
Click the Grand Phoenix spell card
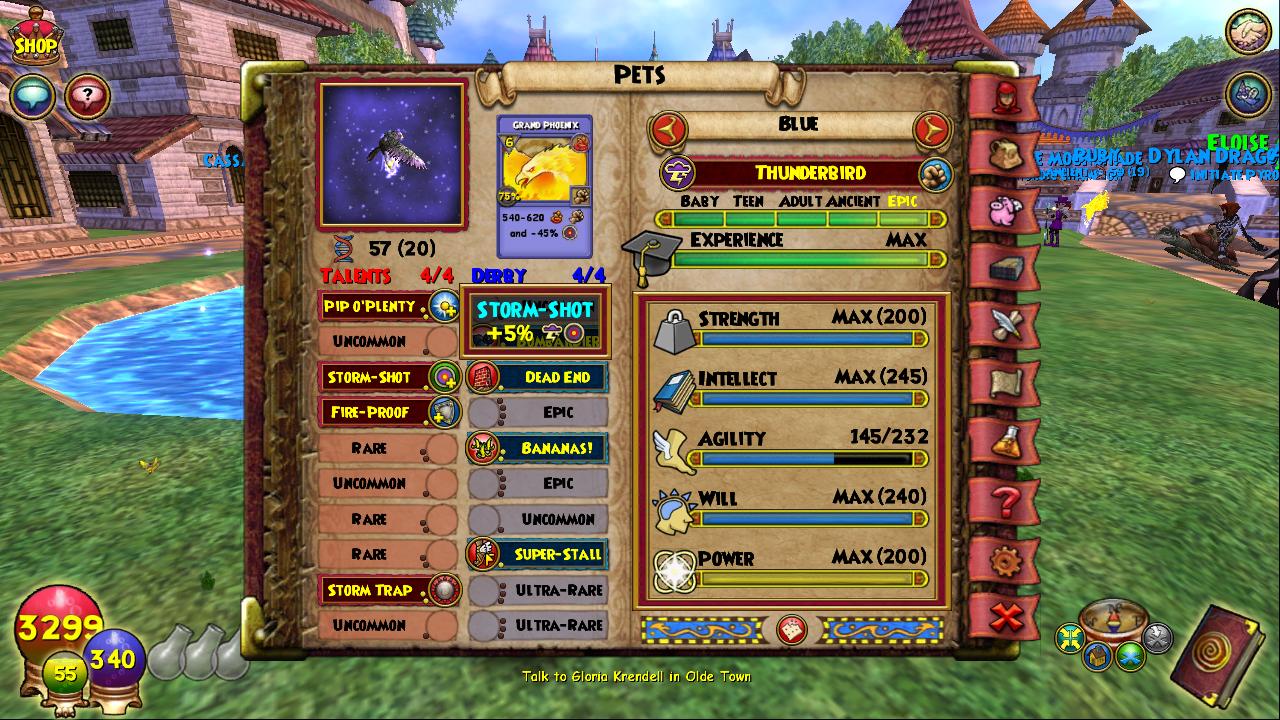[x=544, y=186]
